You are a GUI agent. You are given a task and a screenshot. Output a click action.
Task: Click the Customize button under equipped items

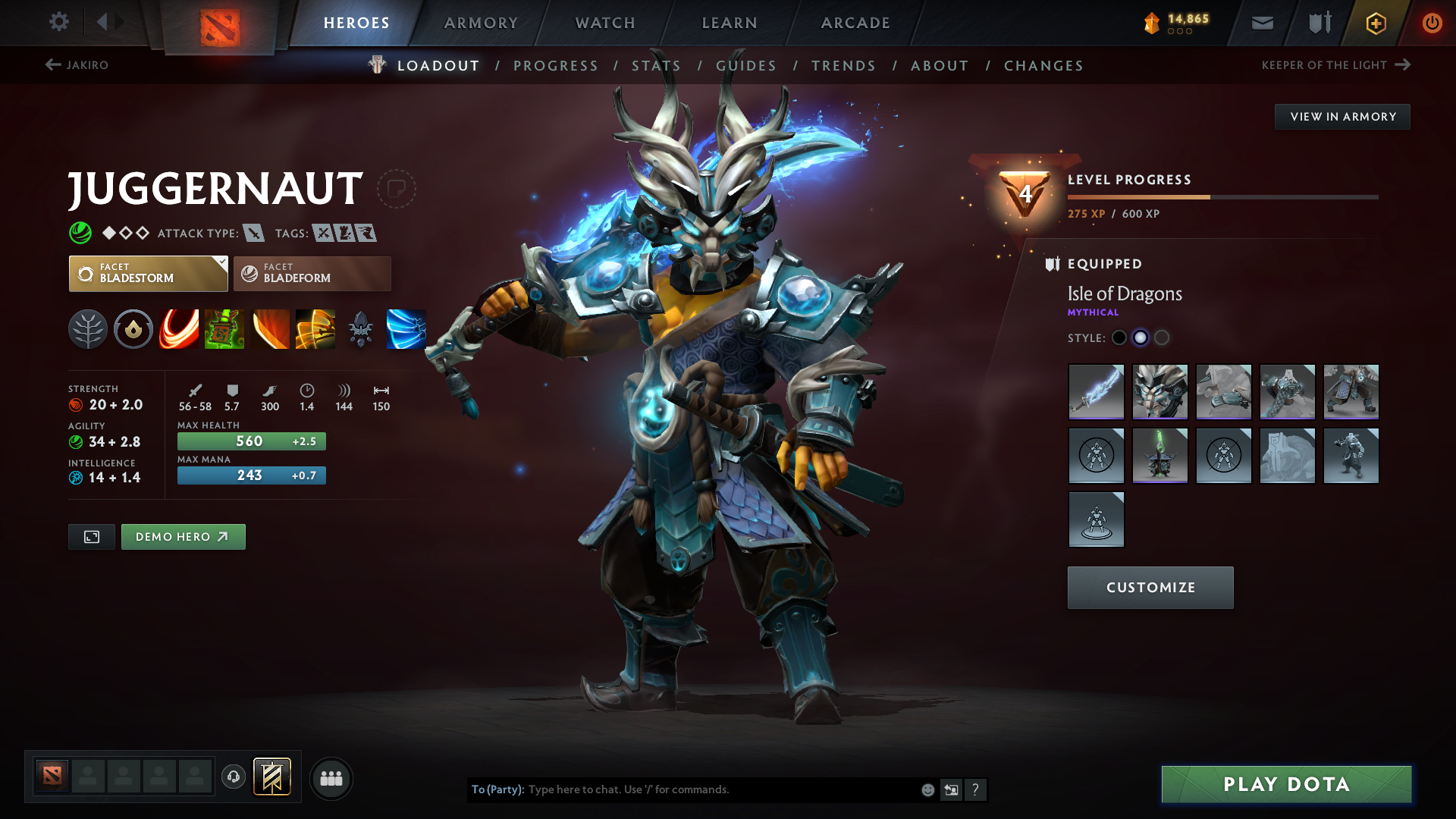(x=1150, y=587)
